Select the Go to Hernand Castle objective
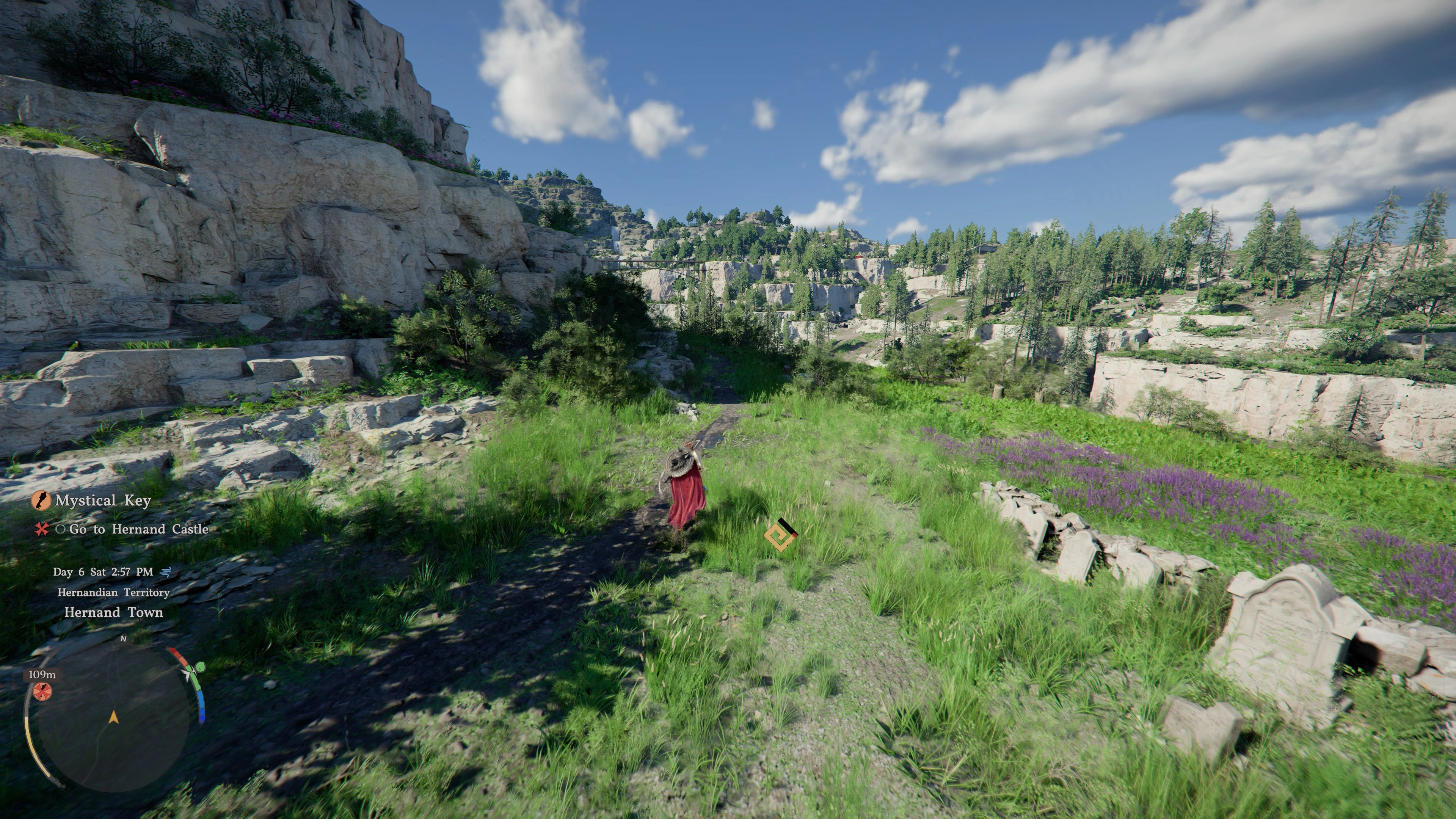1456x819 pixels. pyautogui.click(x=138, y=530)
